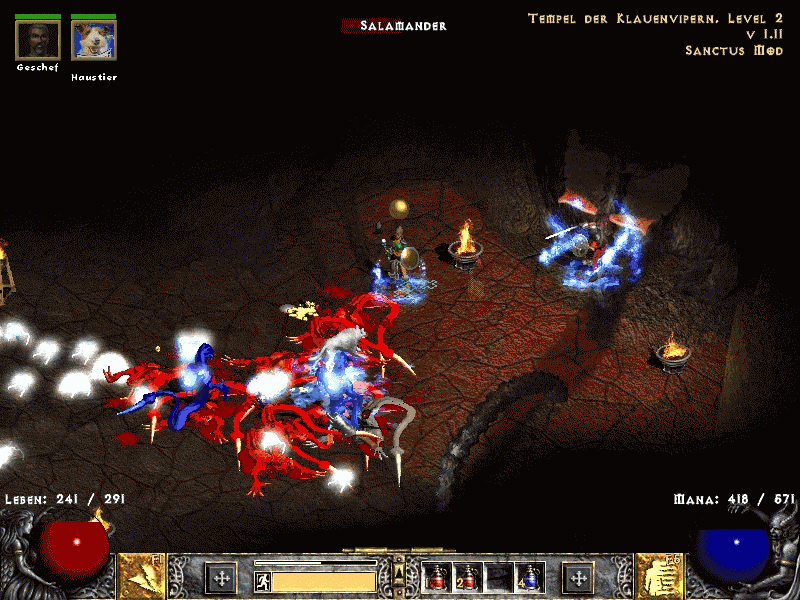Select the Geschef mercenary portrait
The height and width of the screenshot is (600, 800).
[x=38, y=40]
